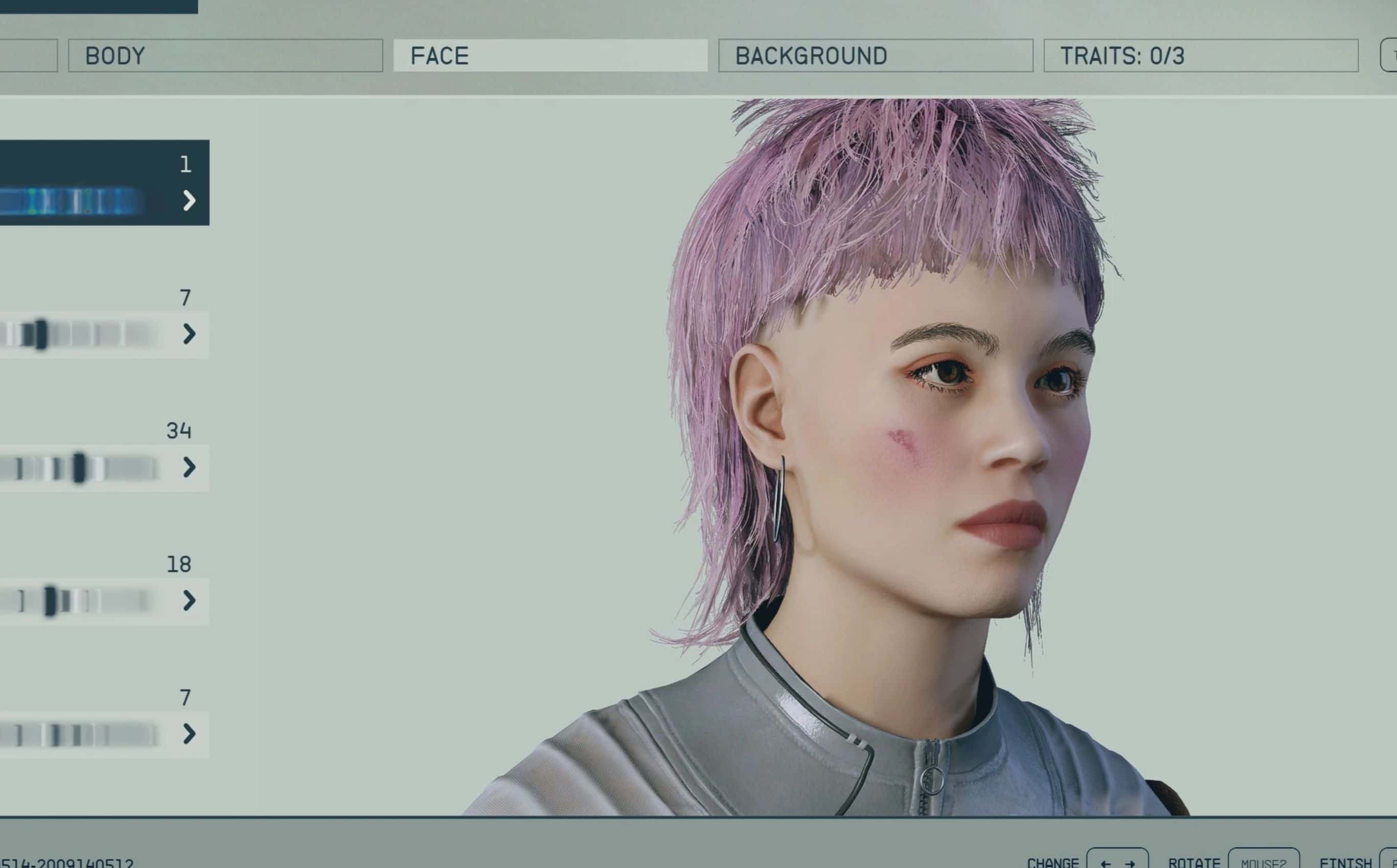The width and height of the screenshot is (1397, 868).
Task: Click the left arrow of the CHANGE control
Action: 1106,864
